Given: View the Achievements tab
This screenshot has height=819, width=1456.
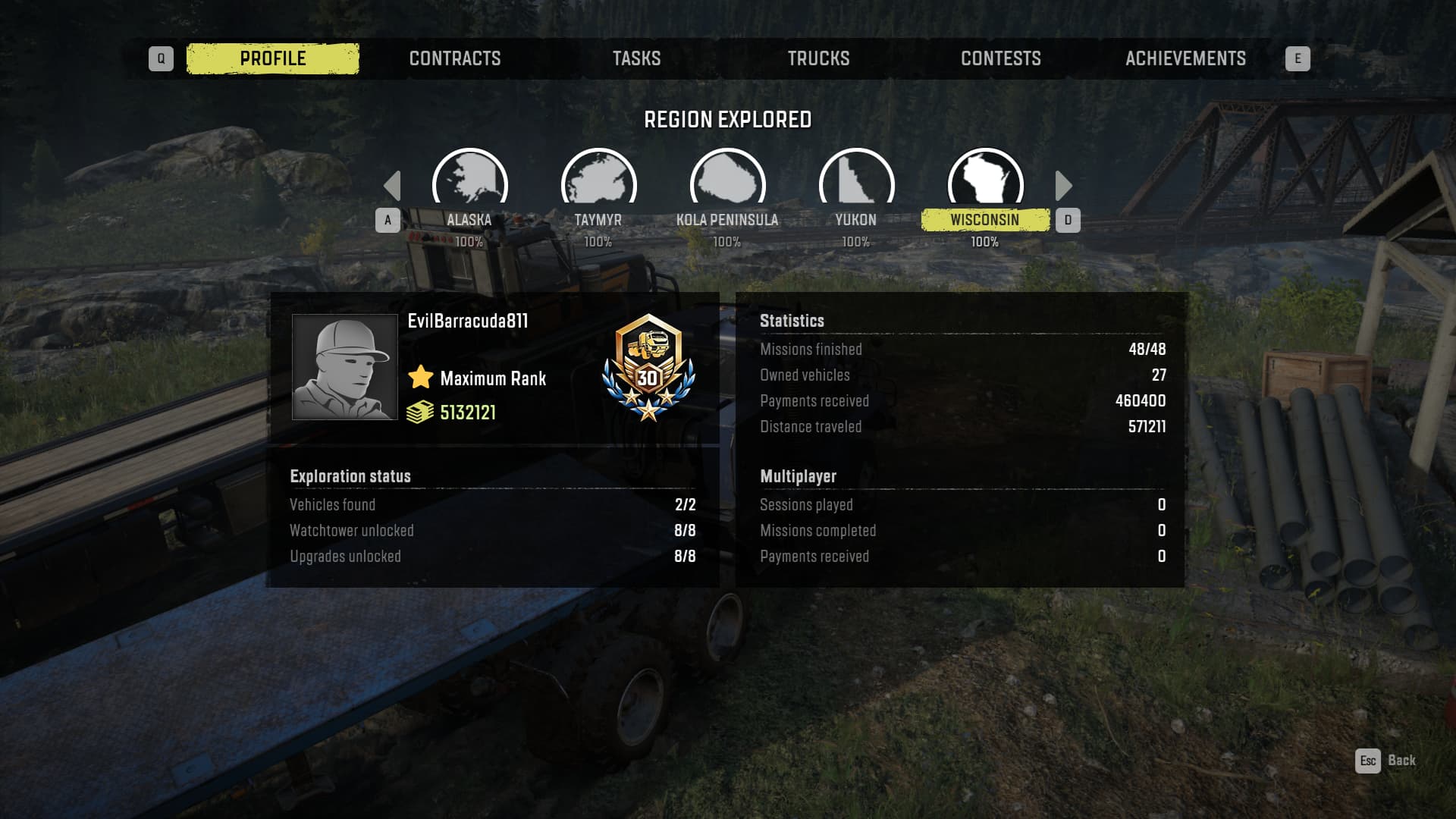Looking at the screenshot, I should 1185,58.
